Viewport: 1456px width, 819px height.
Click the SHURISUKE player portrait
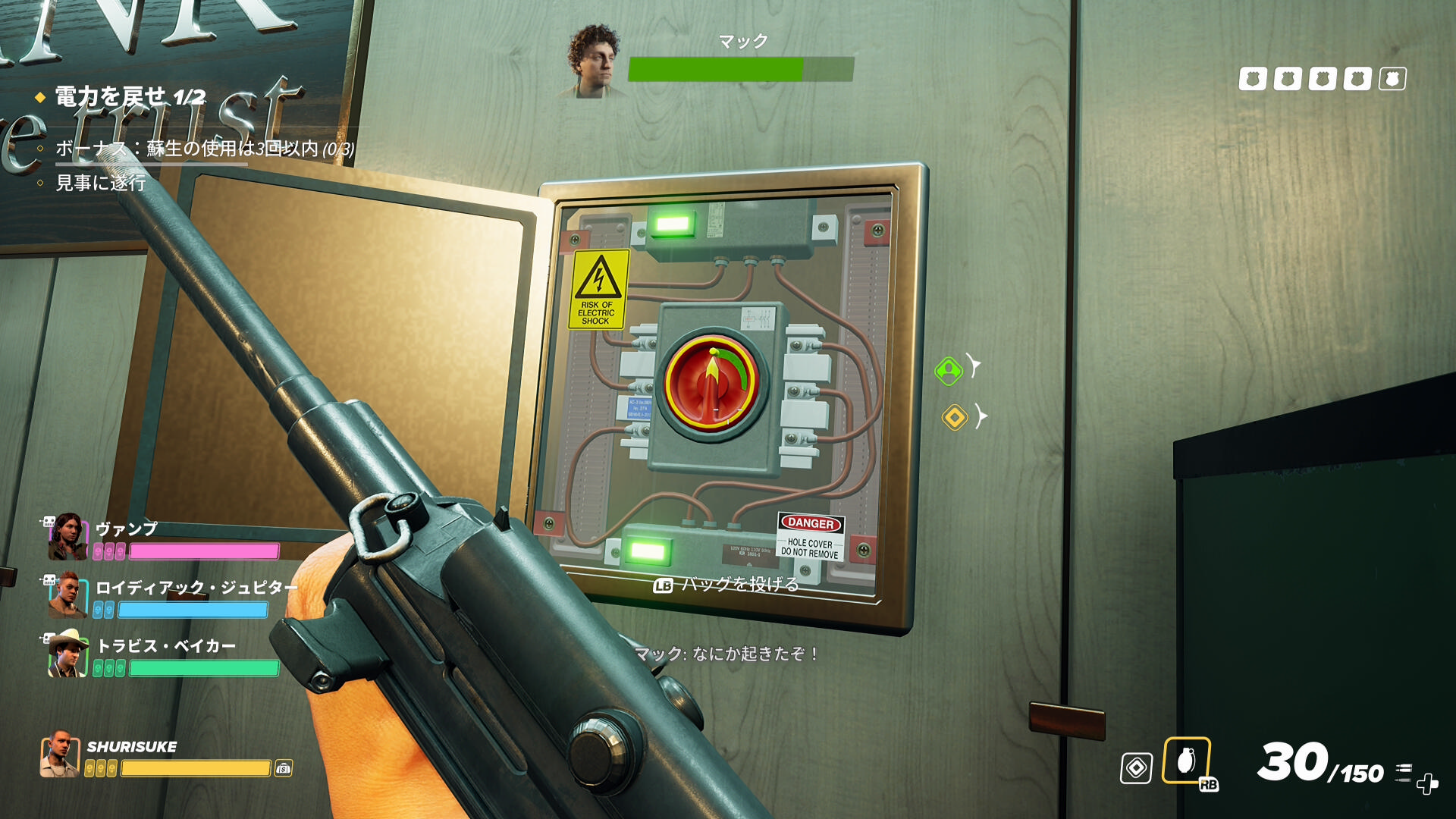[60, 755]
